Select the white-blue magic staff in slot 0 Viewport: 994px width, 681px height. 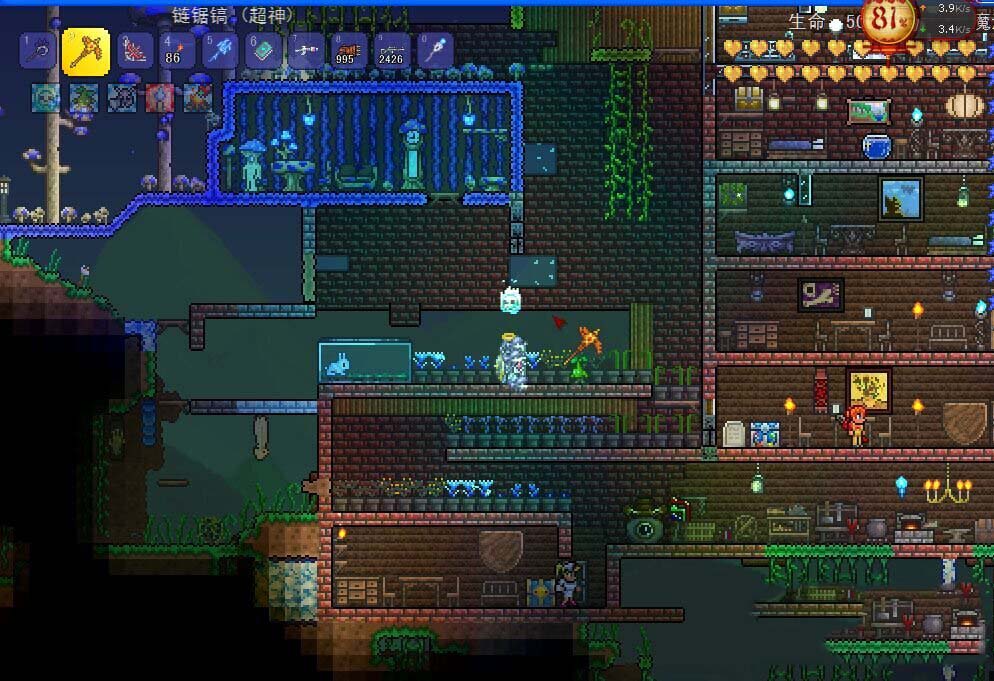pos(436,50)
